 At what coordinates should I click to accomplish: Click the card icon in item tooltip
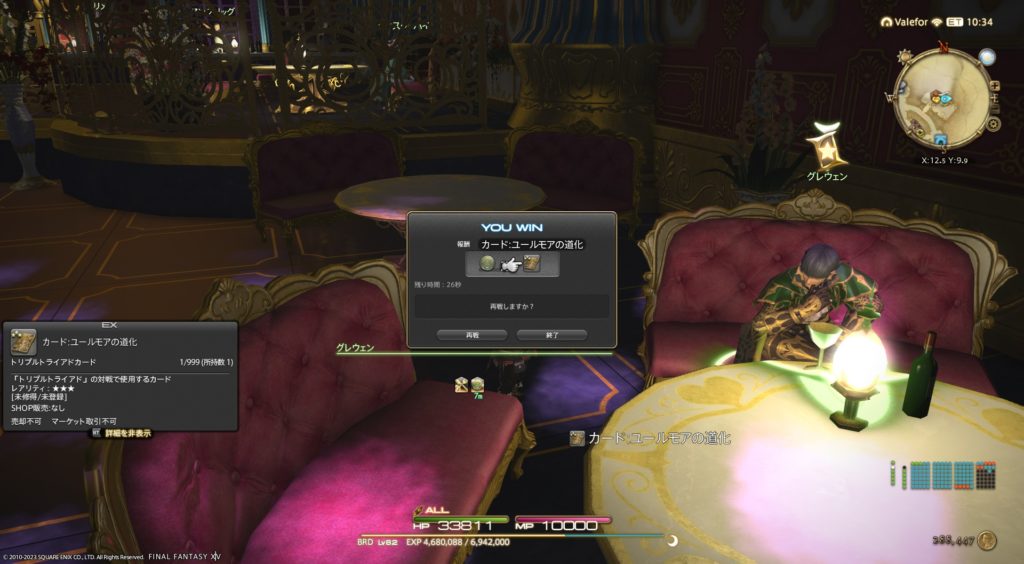tap(24, 341)
